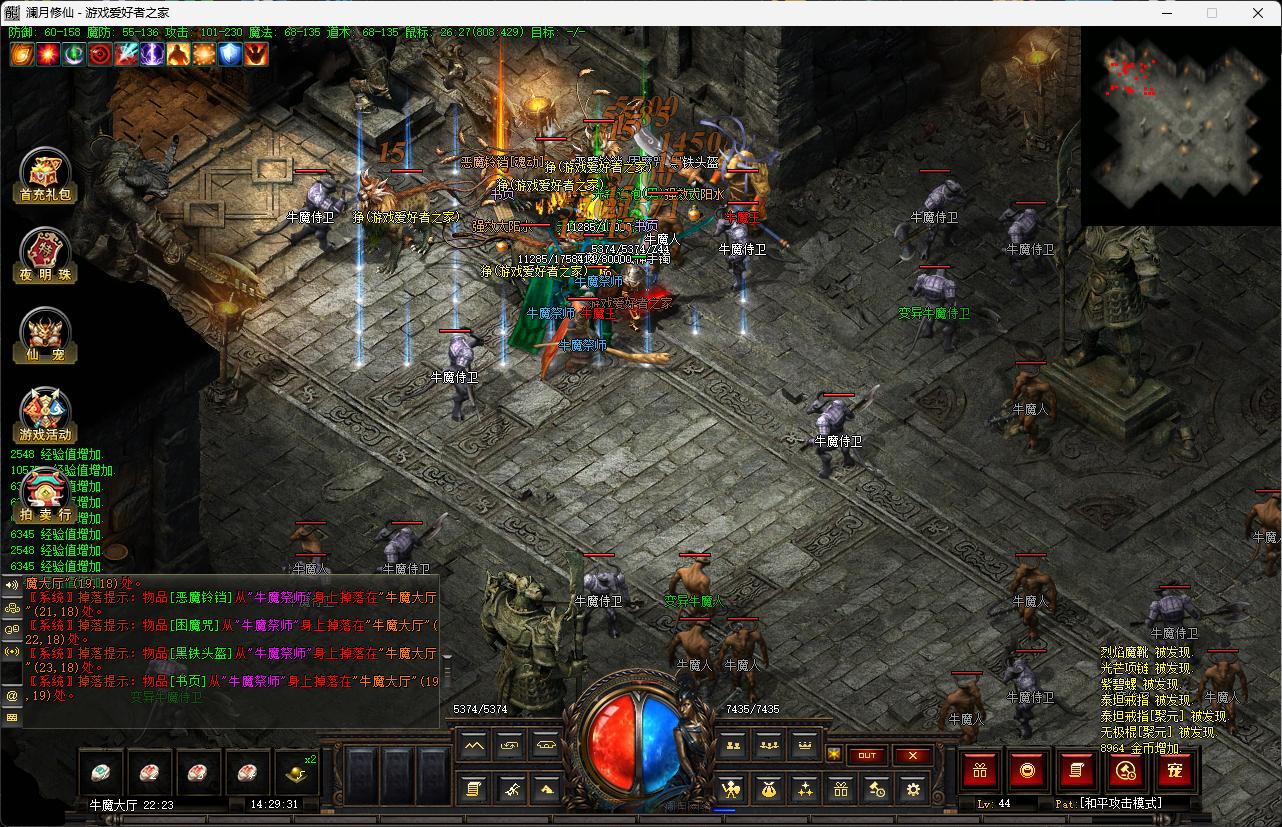This screenshot has height=827, width=1282.
Task: Click the red OUT button
Action: point(867,755)
